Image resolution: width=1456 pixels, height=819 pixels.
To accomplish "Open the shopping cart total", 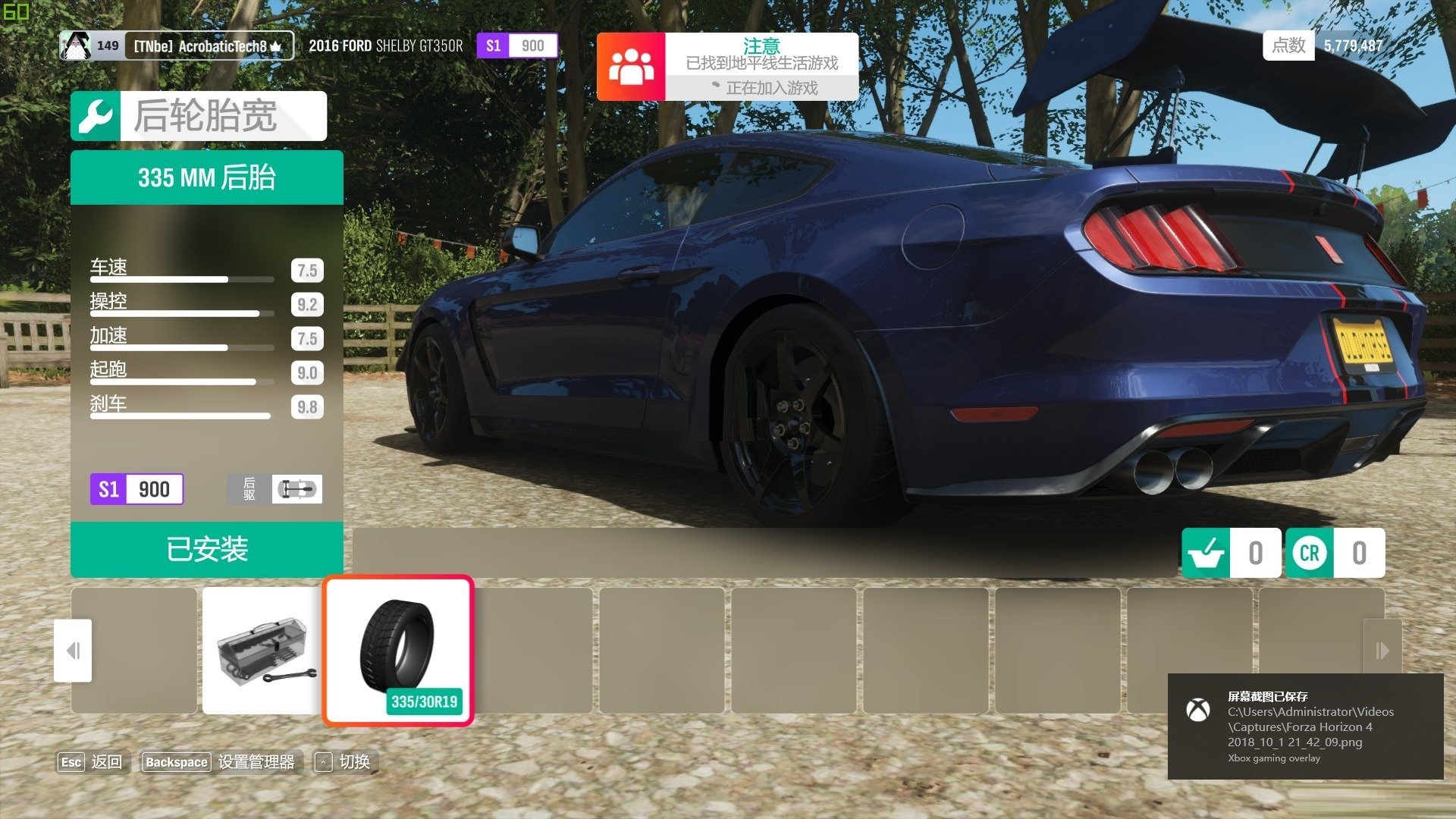I will (x=1231, y=553).
